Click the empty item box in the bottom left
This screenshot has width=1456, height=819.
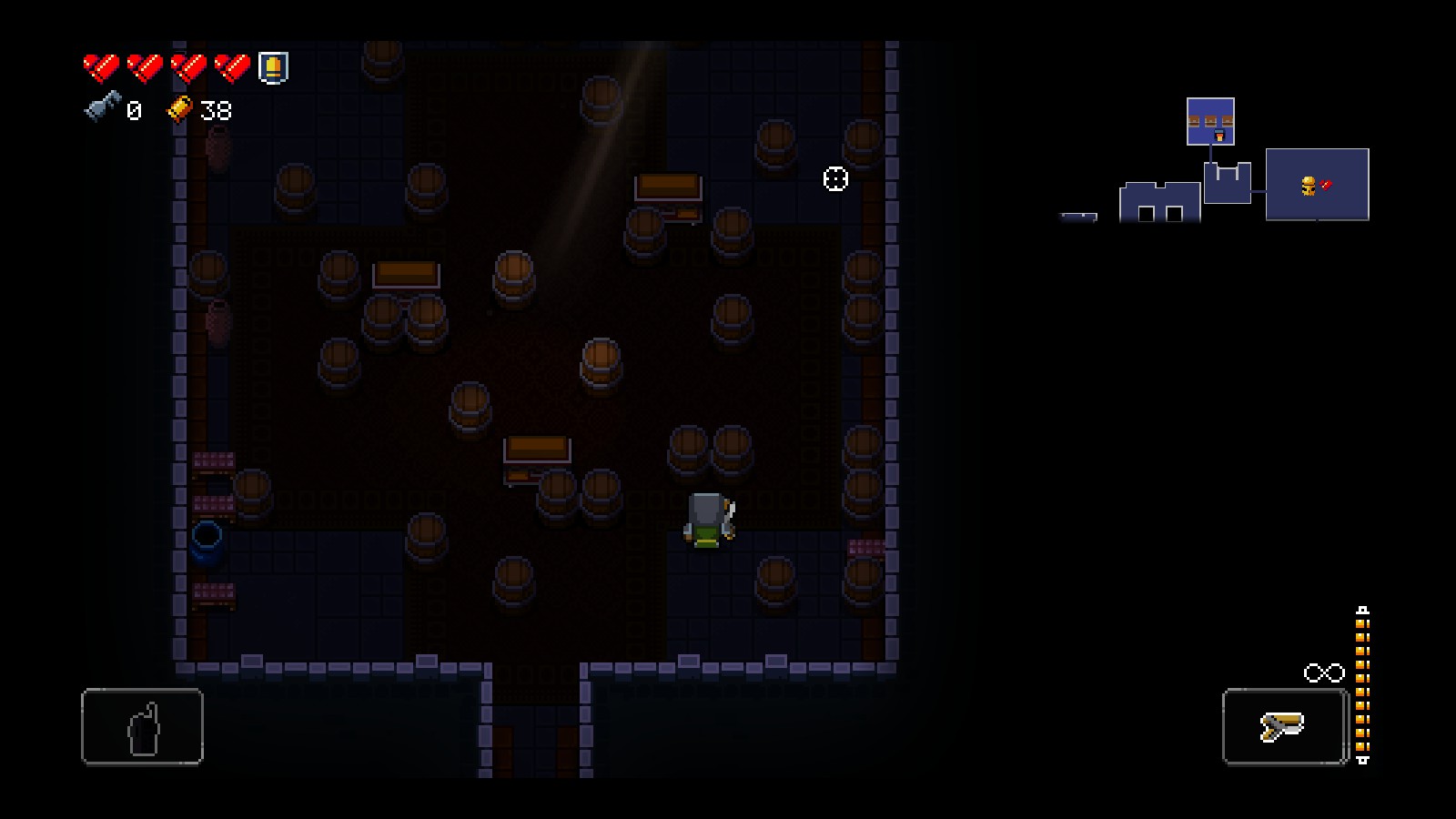(x=143, y=726)
